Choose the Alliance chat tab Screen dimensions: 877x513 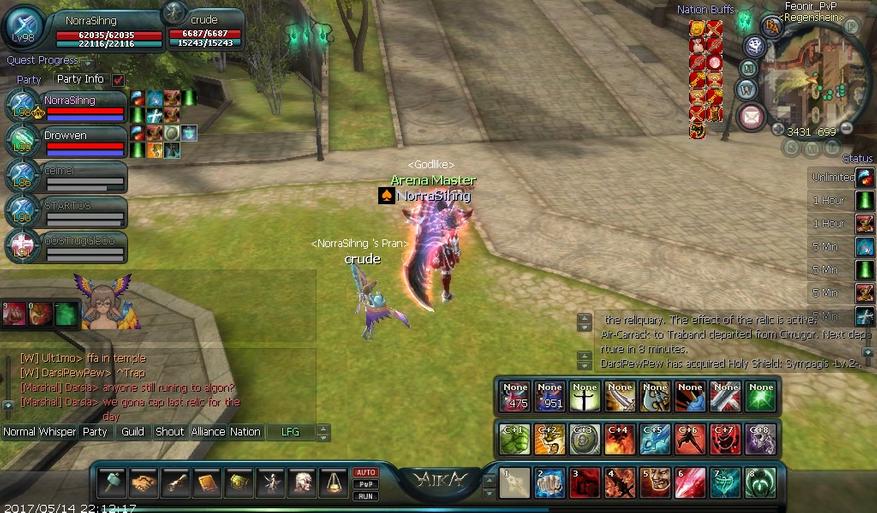point(208,432)
